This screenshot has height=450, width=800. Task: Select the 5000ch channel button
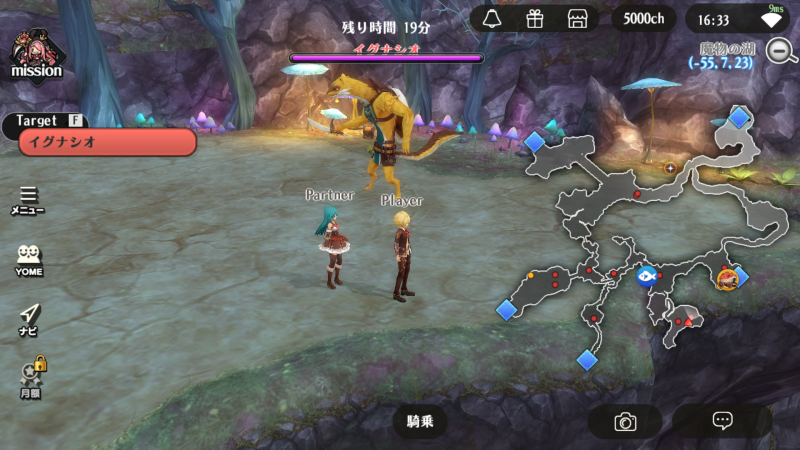click(x=644, y=19)
